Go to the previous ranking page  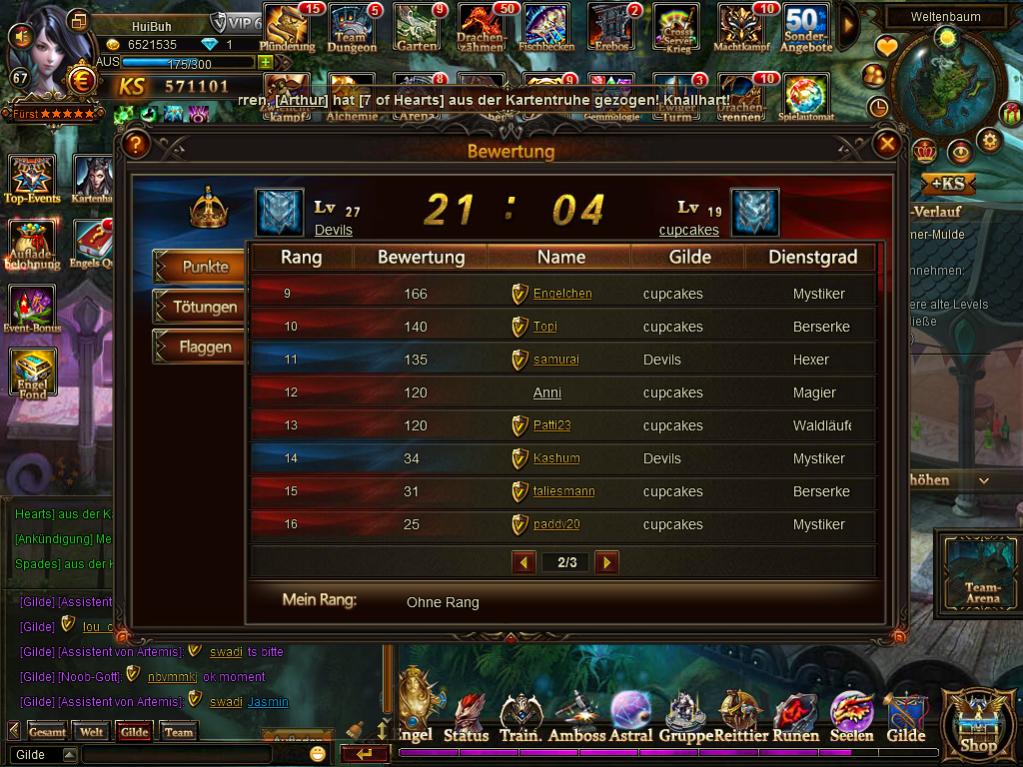click(x=524, y=562)
